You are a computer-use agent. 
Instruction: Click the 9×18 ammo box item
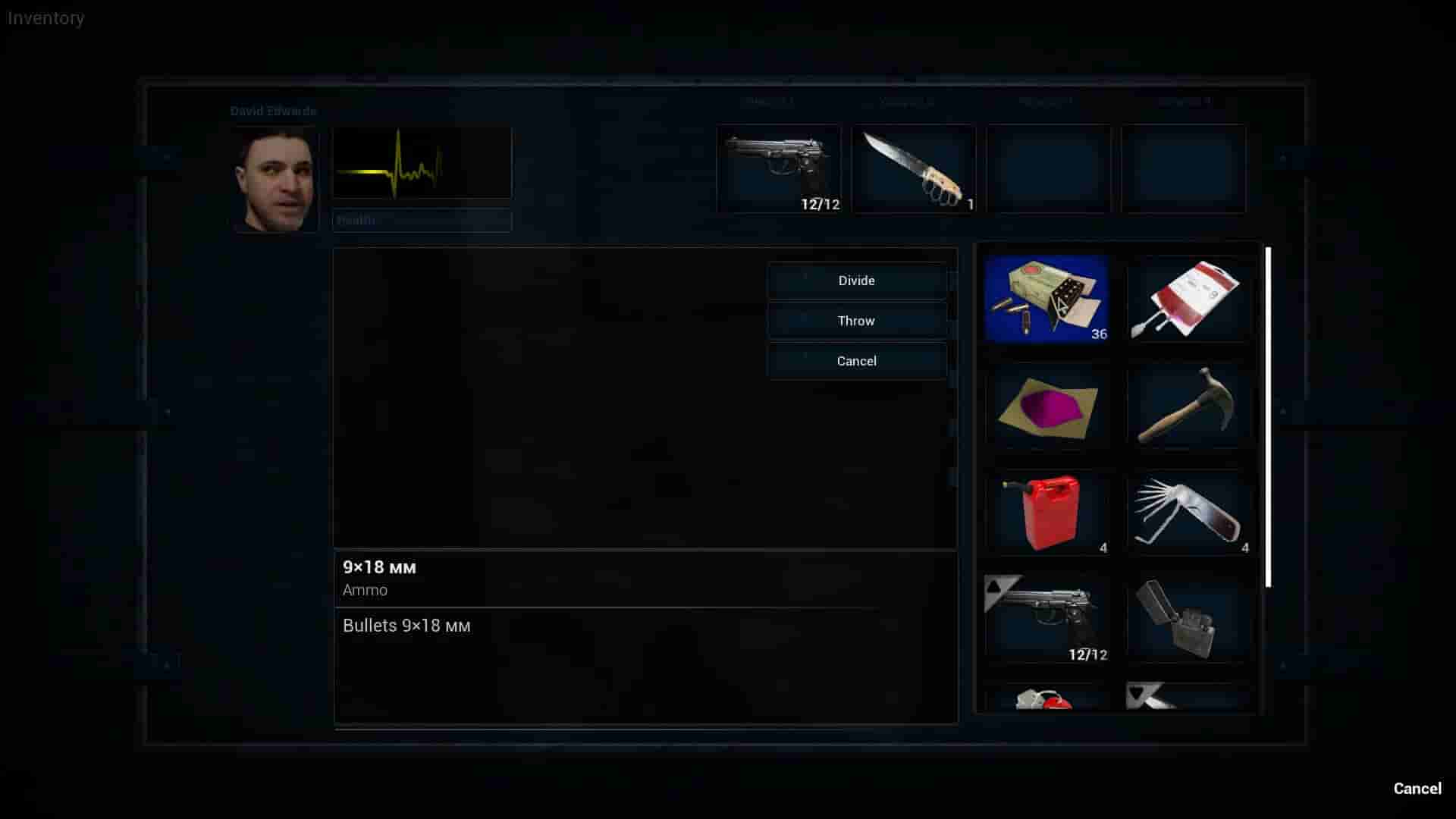[x=1046, y=299]
